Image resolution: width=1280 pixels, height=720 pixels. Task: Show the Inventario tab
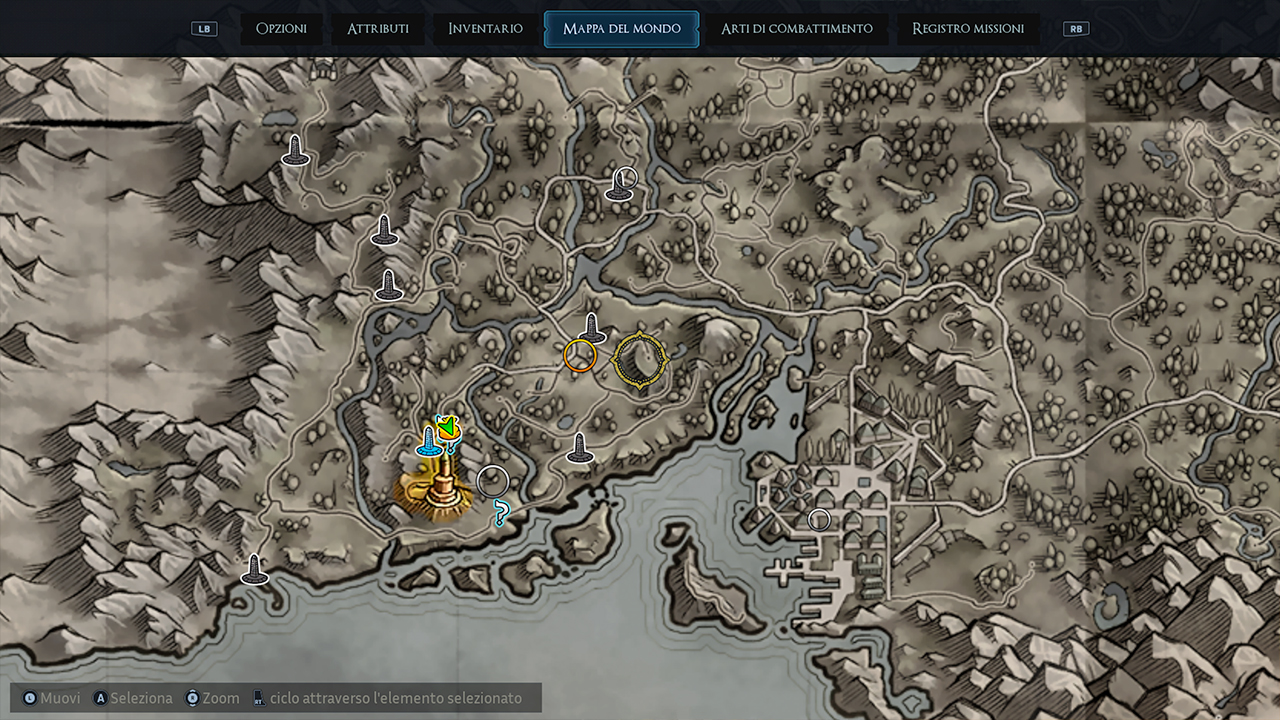tap(485, 29)
